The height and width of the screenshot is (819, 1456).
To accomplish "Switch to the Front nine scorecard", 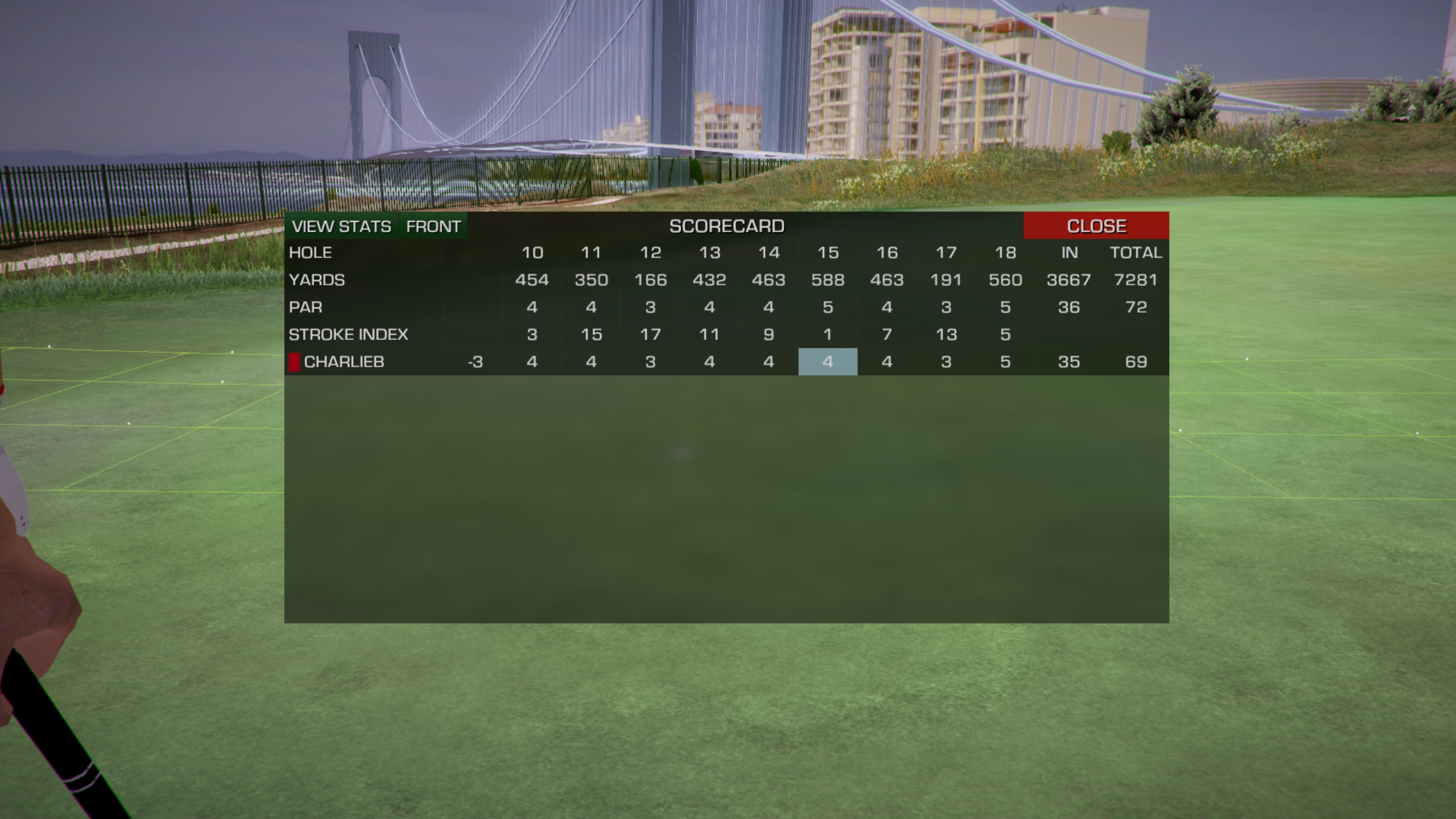I will coord(433,226).
